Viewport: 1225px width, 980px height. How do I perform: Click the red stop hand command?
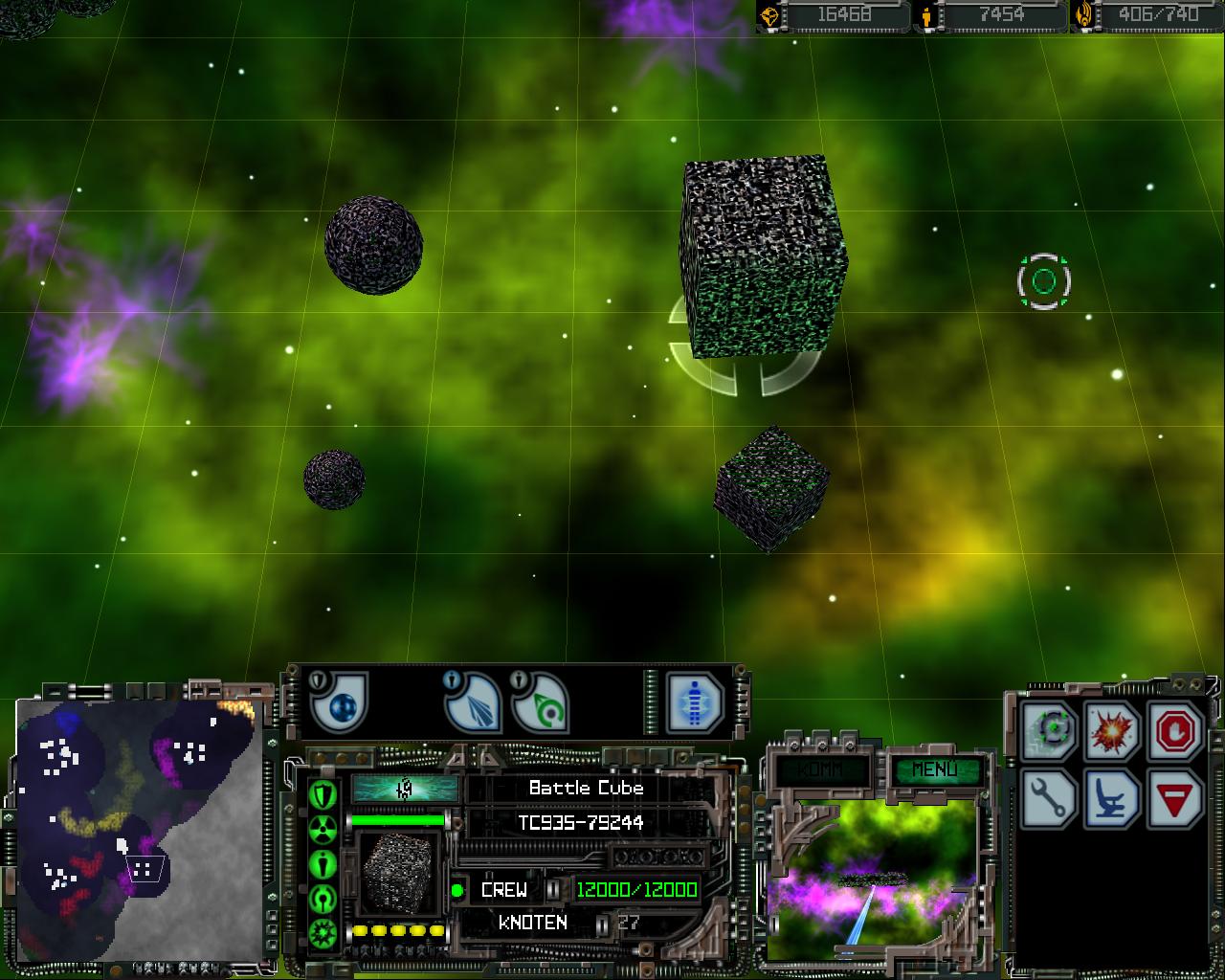click(x=1175, y=731)
